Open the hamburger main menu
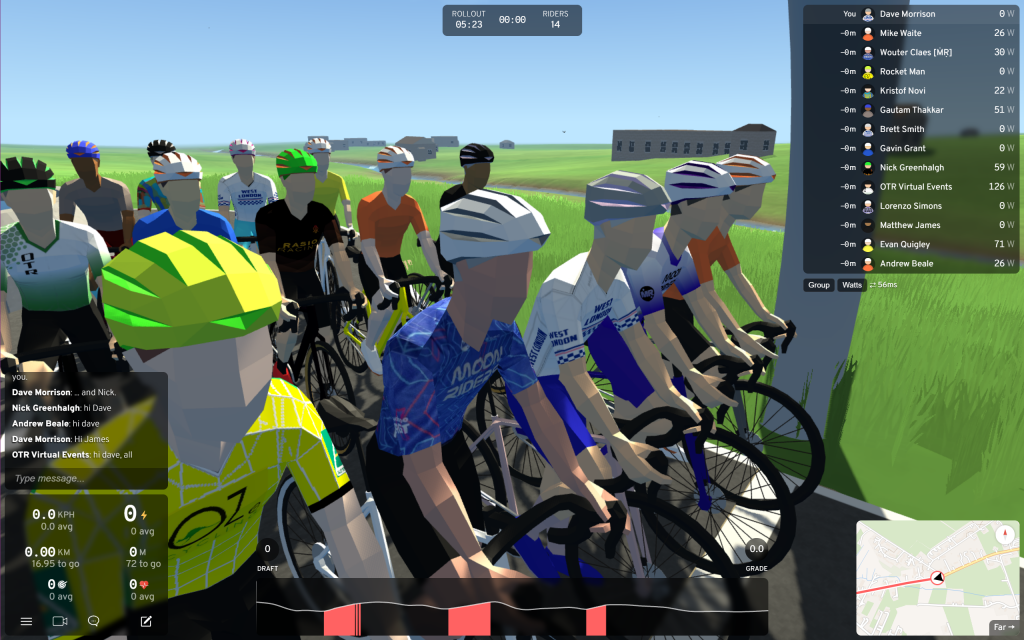Image resolution: width=1024 pixels, height=640 pixels. (26, 621)
